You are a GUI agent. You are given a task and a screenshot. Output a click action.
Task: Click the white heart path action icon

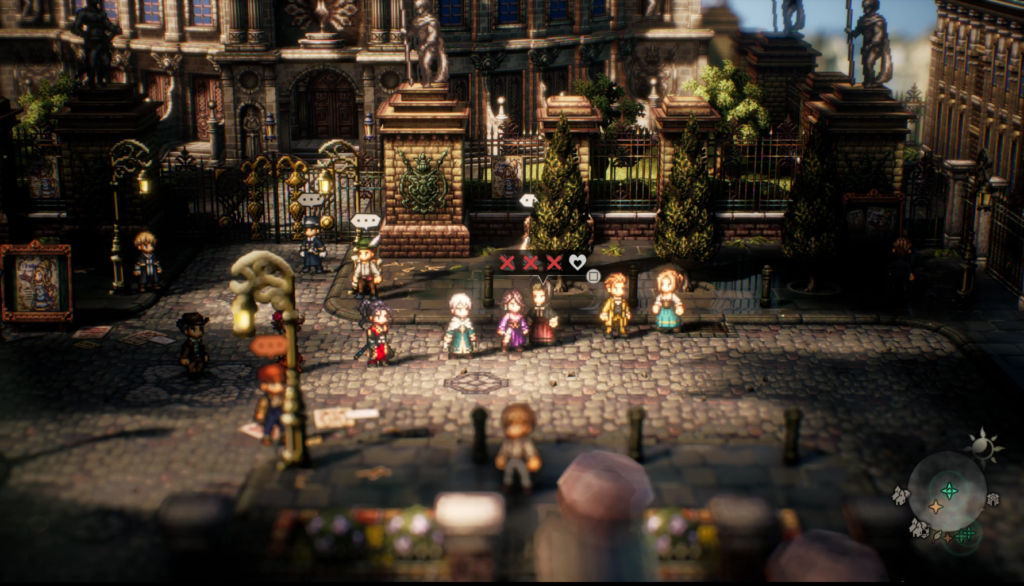pos(577,263)
